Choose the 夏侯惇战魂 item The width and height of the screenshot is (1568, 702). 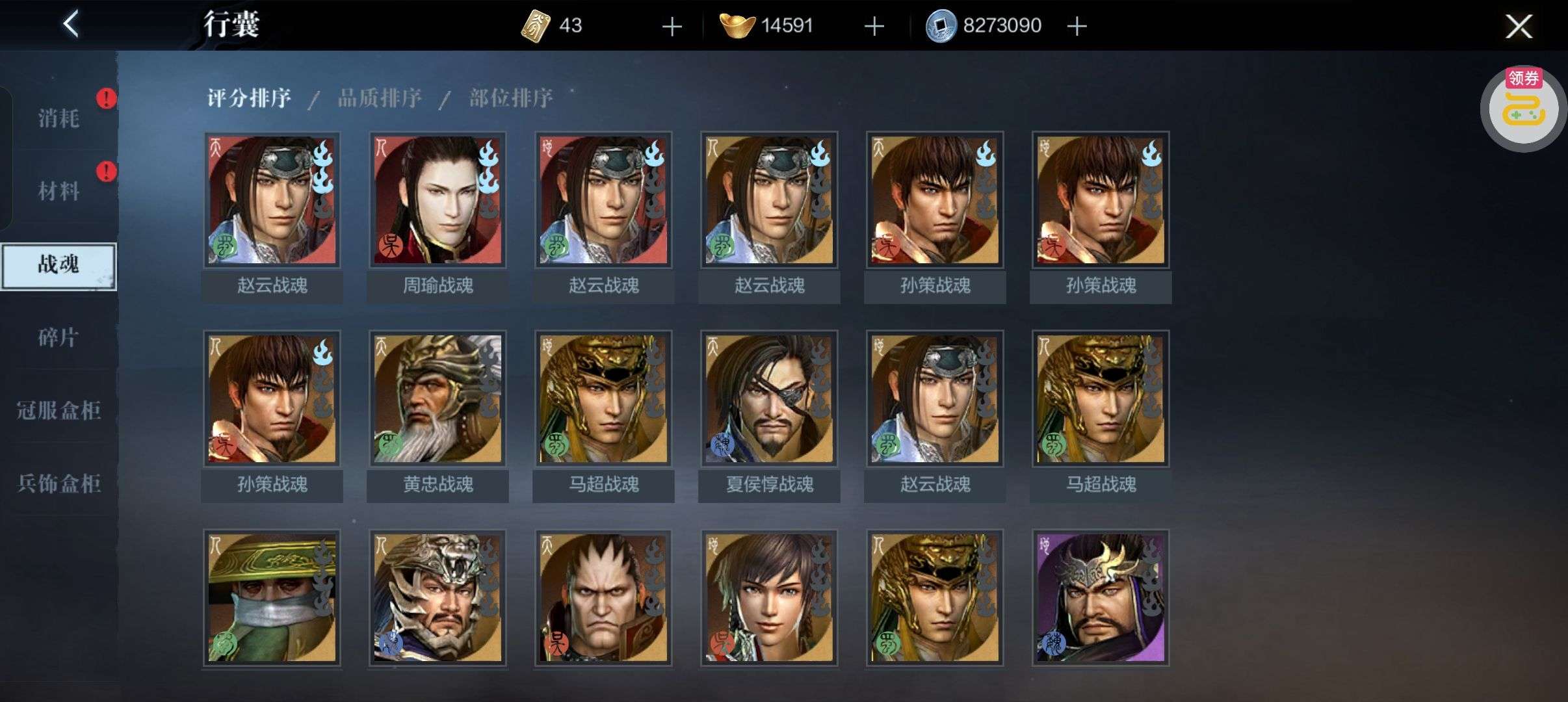(769, 399)
